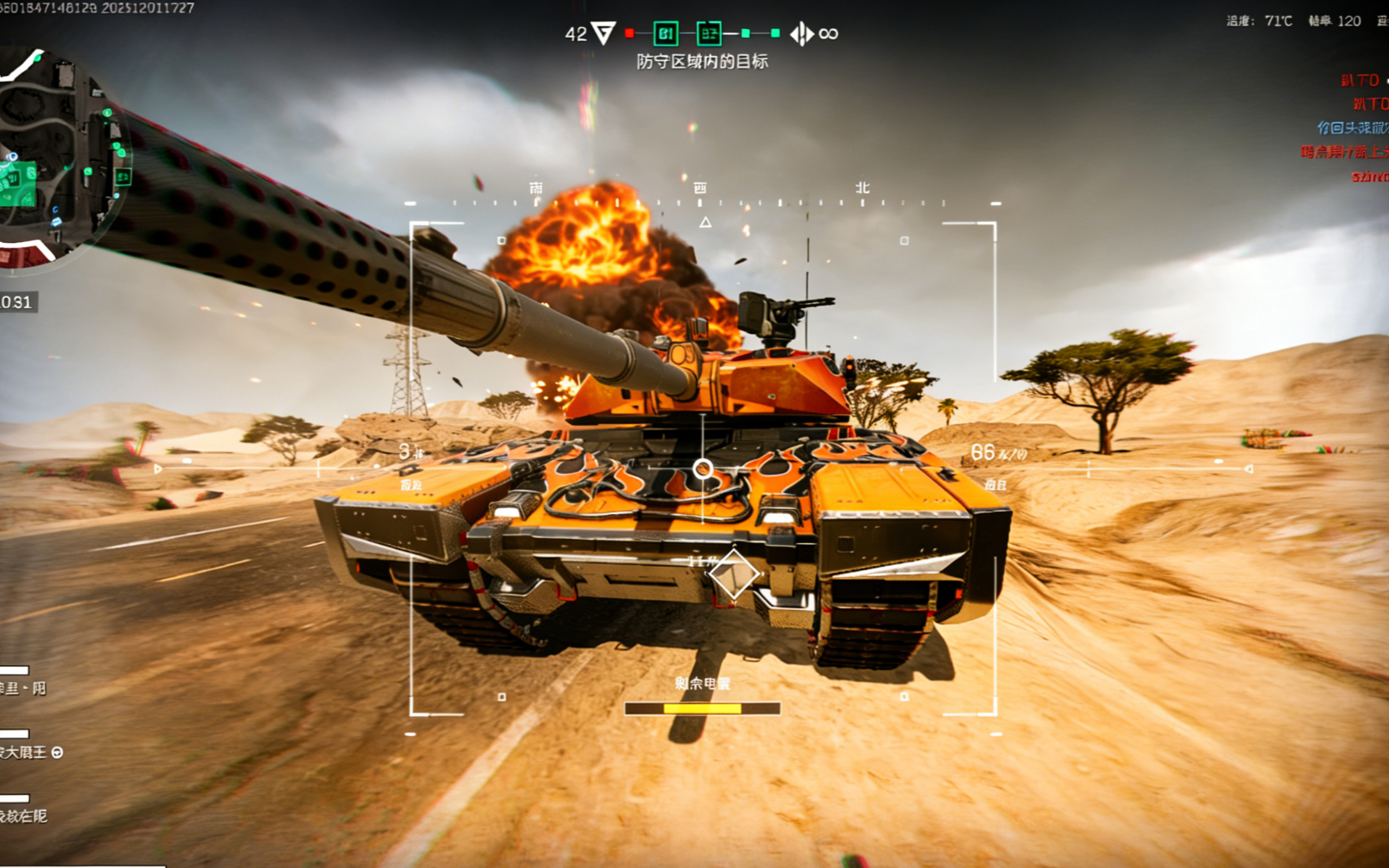Click the attacker faction triangle icon
Image resolution: width=1389 pixels, height=868 pixels.
tap(603, 33)
